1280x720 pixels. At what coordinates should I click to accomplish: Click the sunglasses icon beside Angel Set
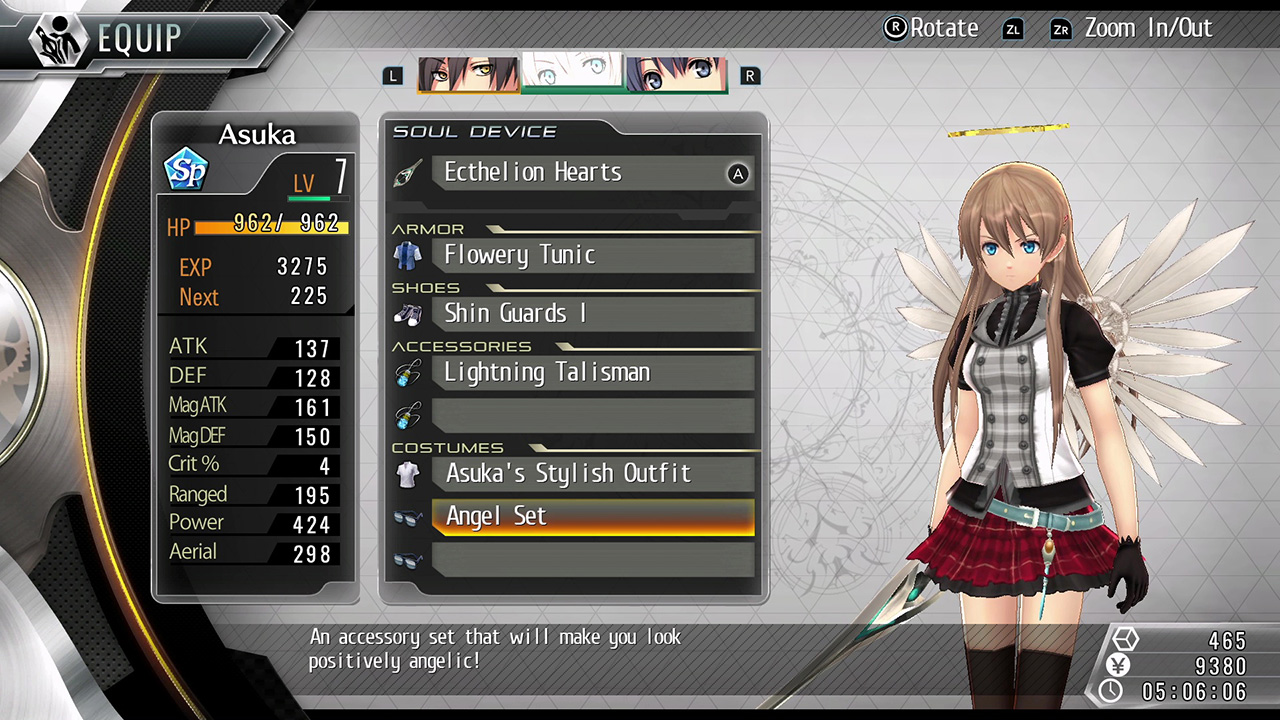pos(407,516)
